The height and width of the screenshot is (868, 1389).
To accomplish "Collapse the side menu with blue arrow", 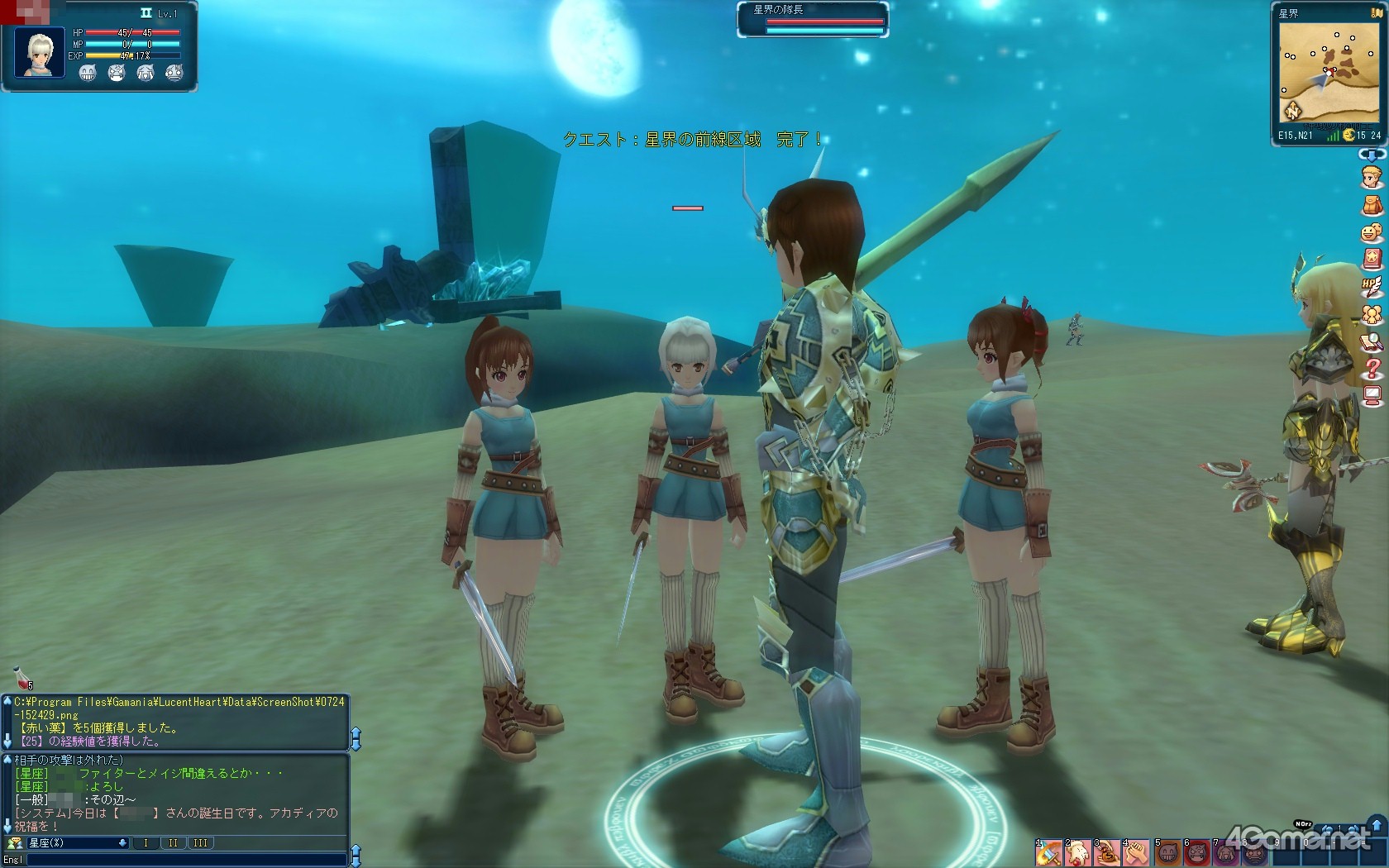I will click(1371, 155).
